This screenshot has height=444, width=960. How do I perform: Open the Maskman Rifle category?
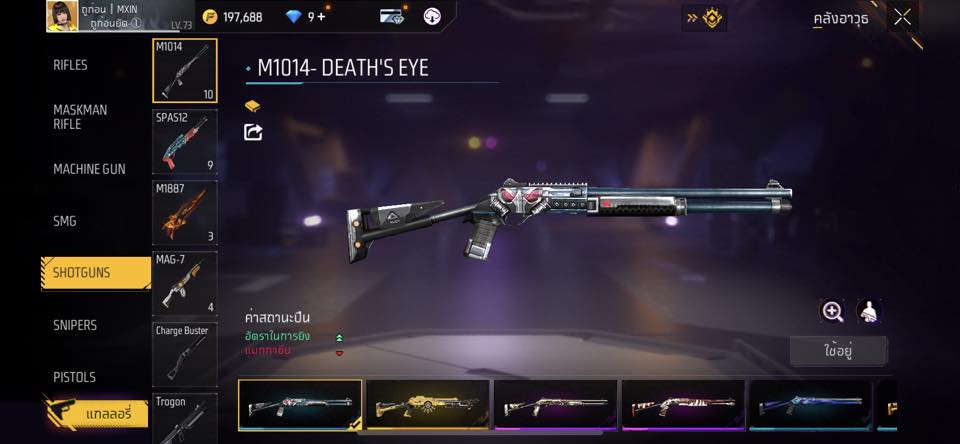pyautogui.click(x=80, y=117)
